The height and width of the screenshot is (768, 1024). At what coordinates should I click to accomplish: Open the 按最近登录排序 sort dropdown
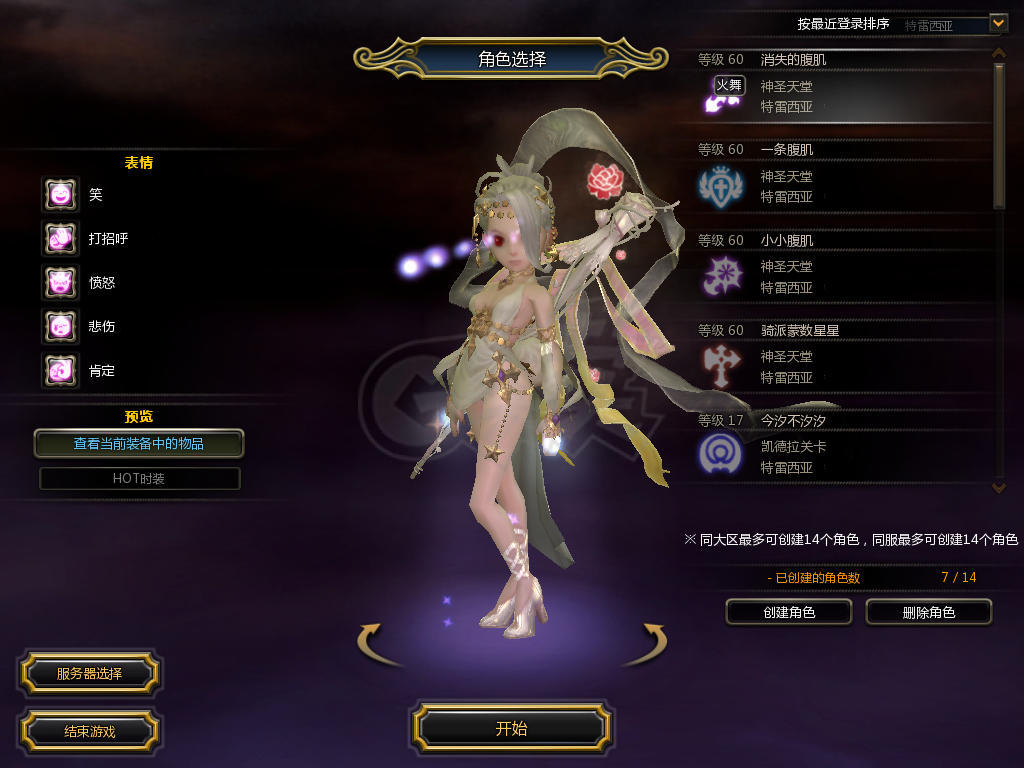pyautogui.click(x=998, y=23)
